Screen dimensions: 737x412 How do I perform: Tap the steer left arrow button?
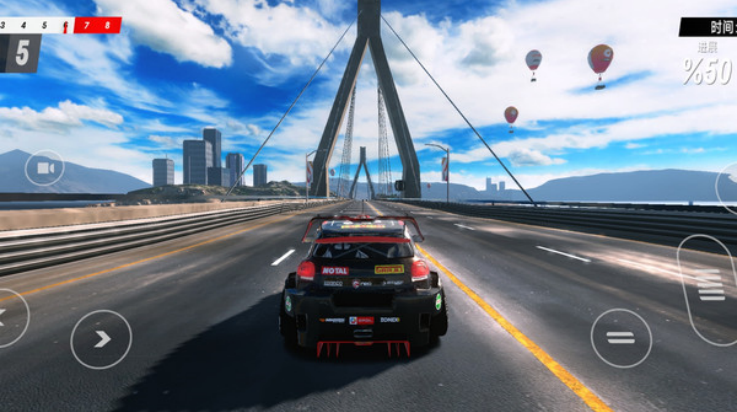click(x=8, y=318)
